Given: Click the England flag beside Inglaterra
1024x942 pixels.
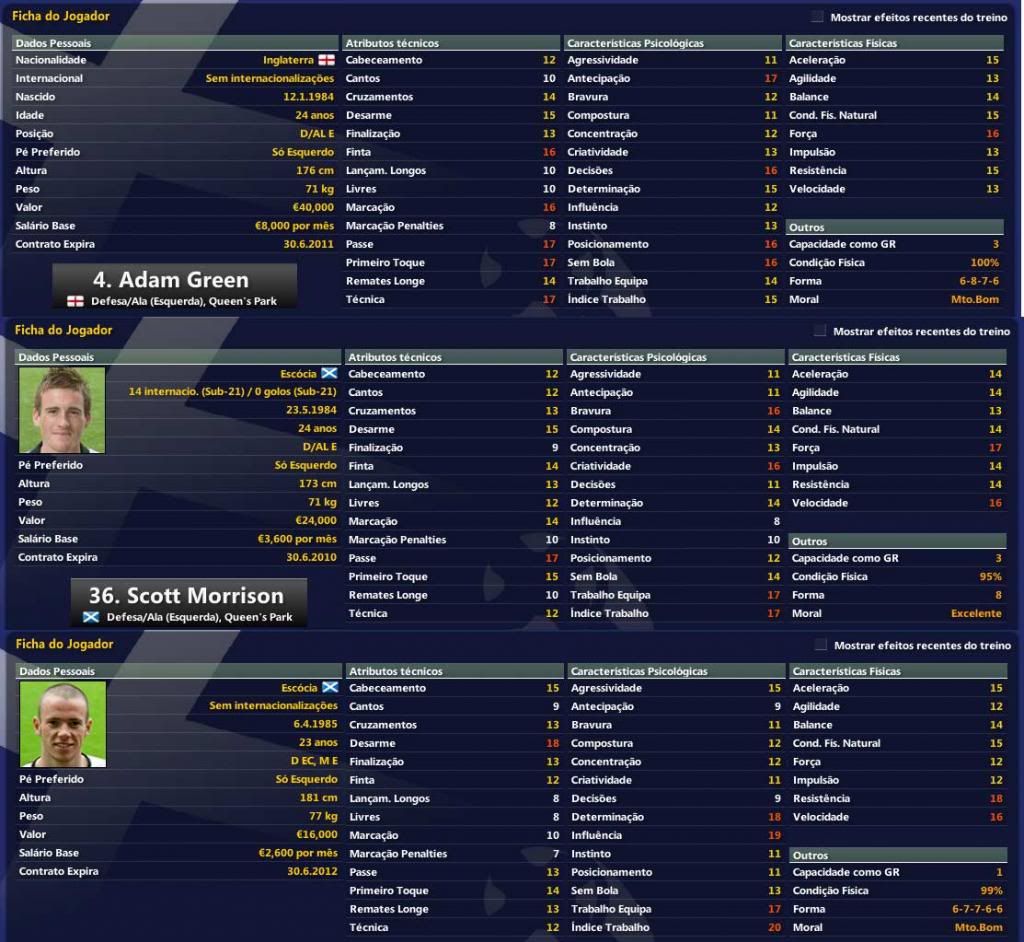Looking at the screenshot, I should [326, 60].
